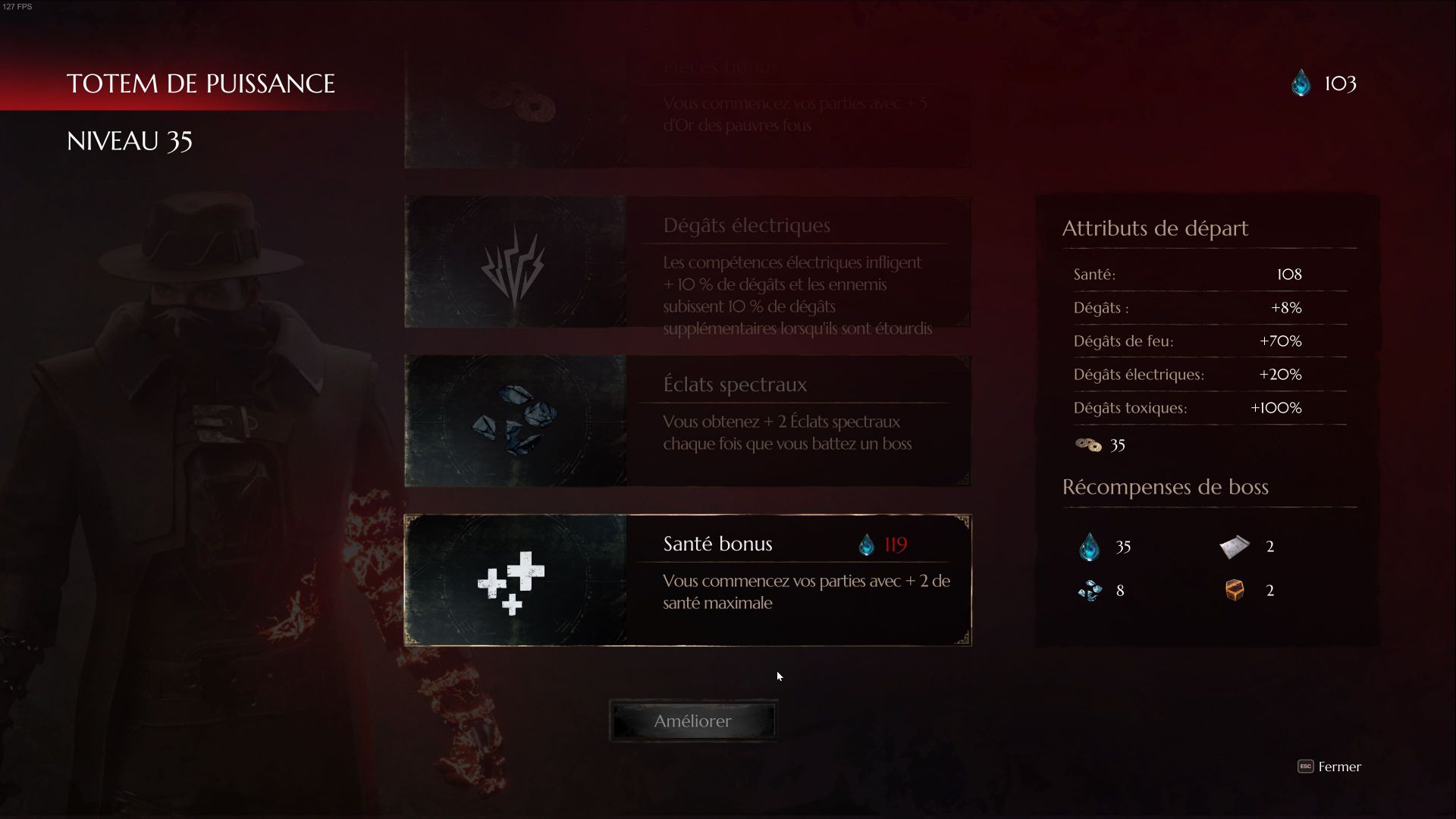The image size is (1456, 819).
Task: Select the Santé bonus upgrade card
Action: click(x=687, y=580)
